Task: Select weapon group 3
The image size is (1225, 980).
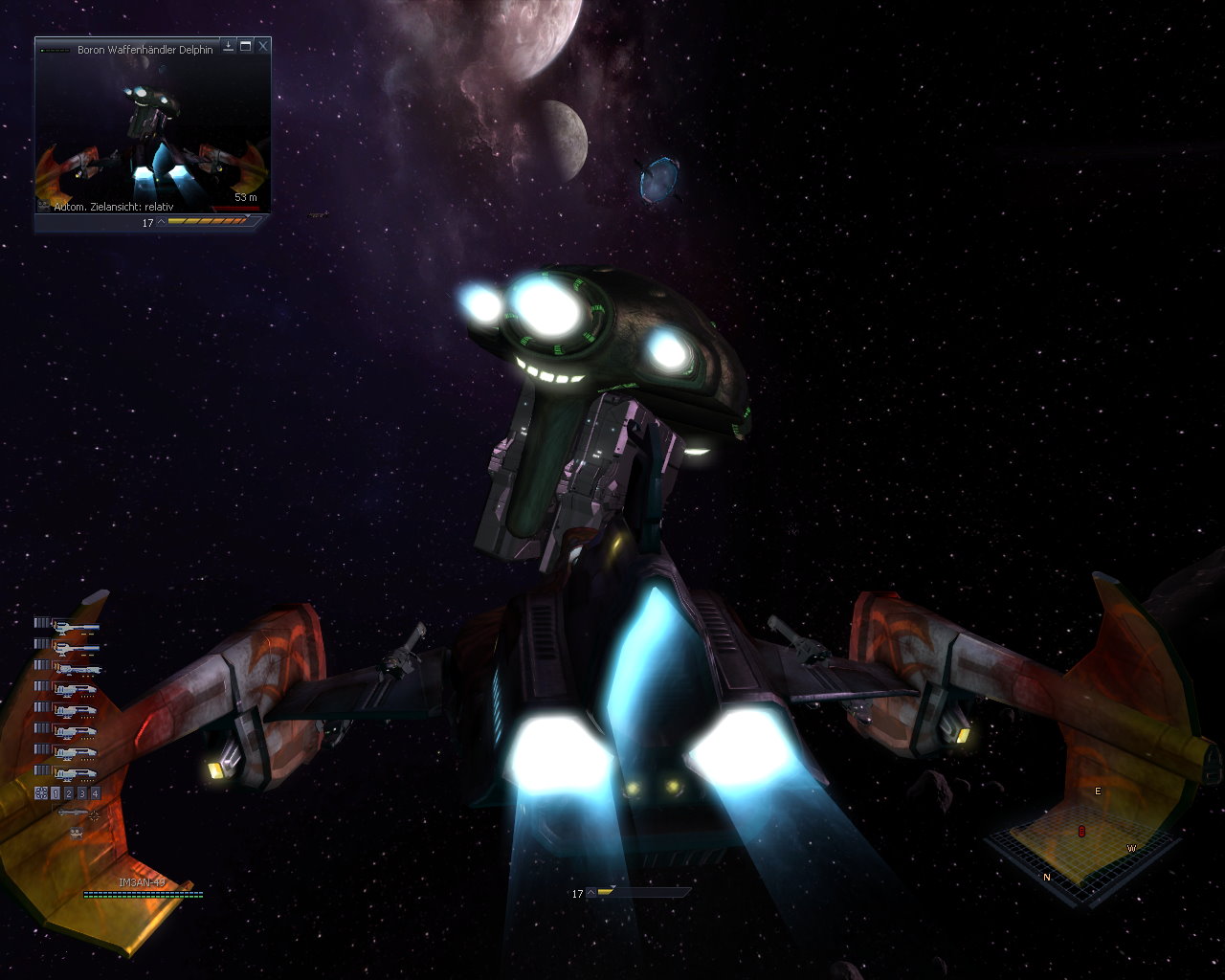Action: point(82,793)
